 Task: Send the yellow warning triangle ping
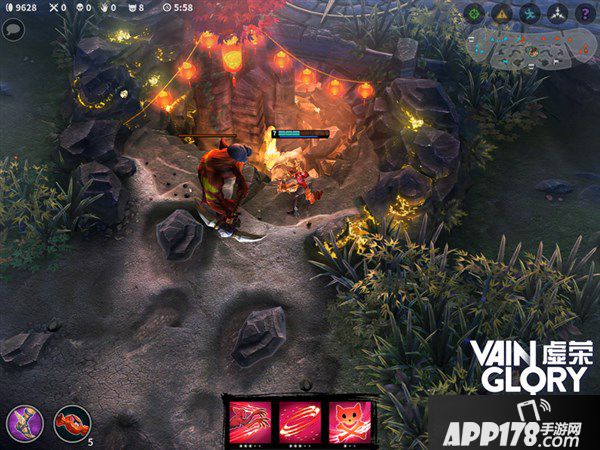pos(502,13)
